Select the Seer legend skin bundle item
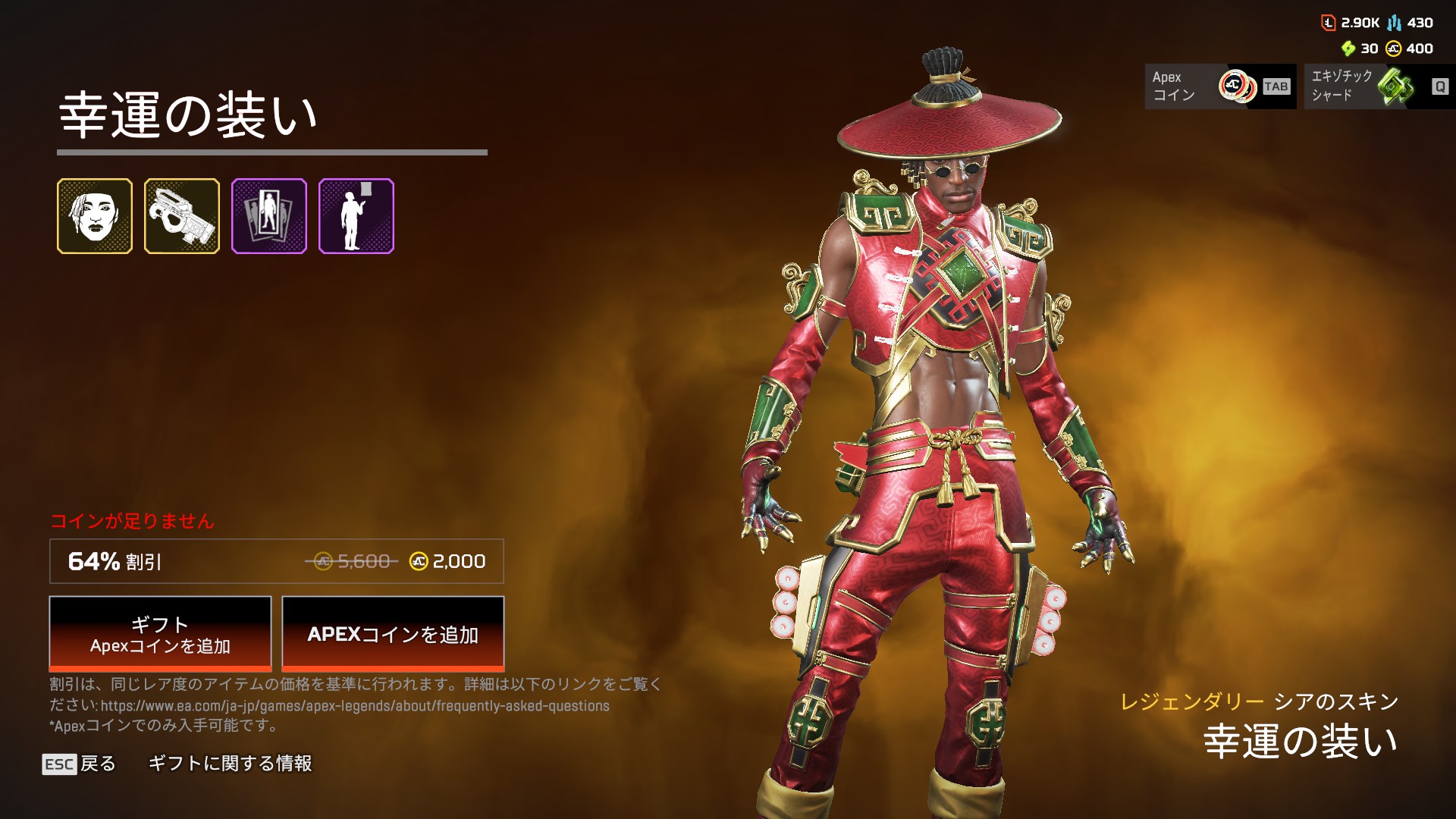The image size is (1456, 819). (95, 216)
